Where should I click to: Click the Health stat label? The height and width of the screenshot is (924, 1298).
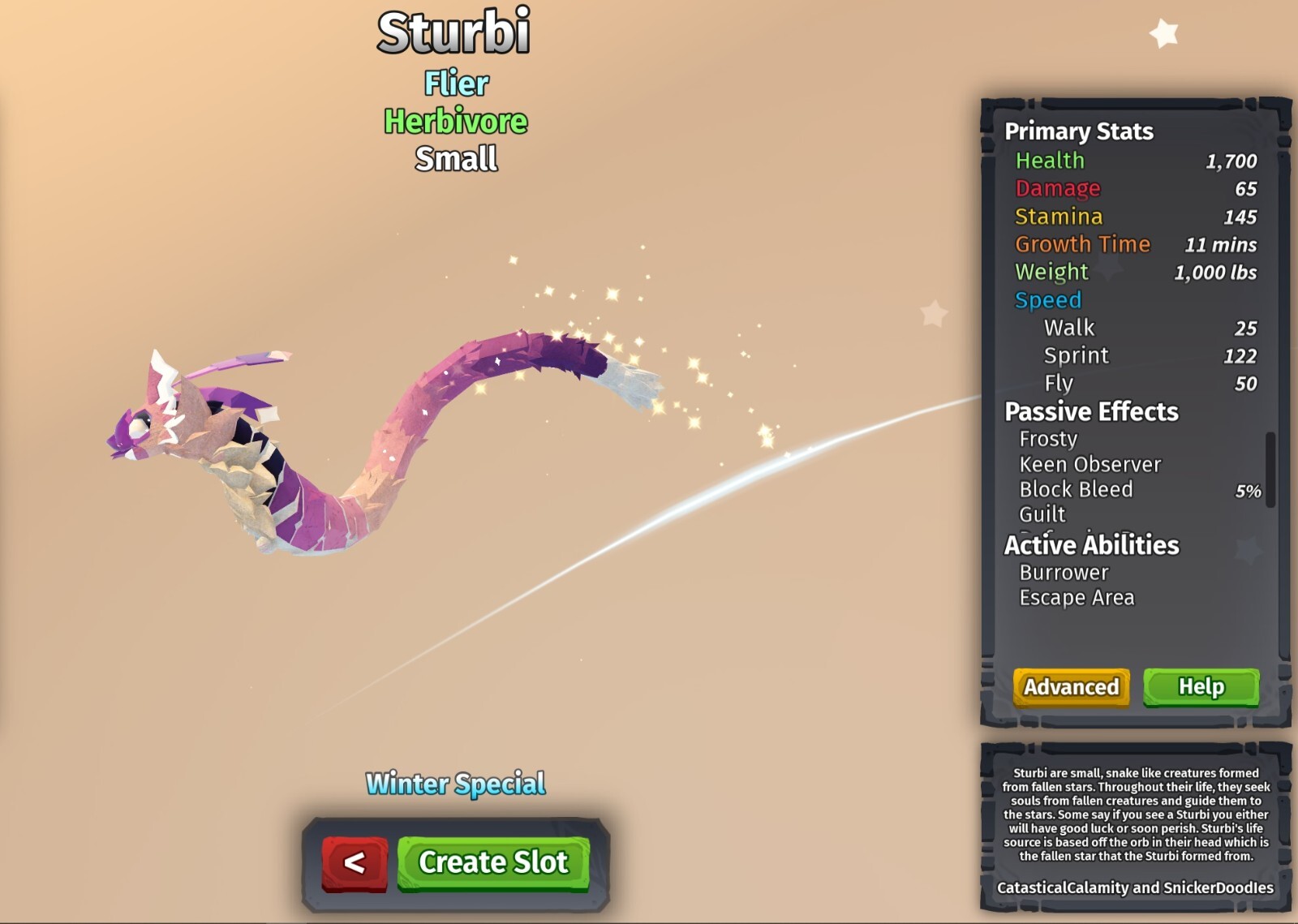coord(1050,161)
